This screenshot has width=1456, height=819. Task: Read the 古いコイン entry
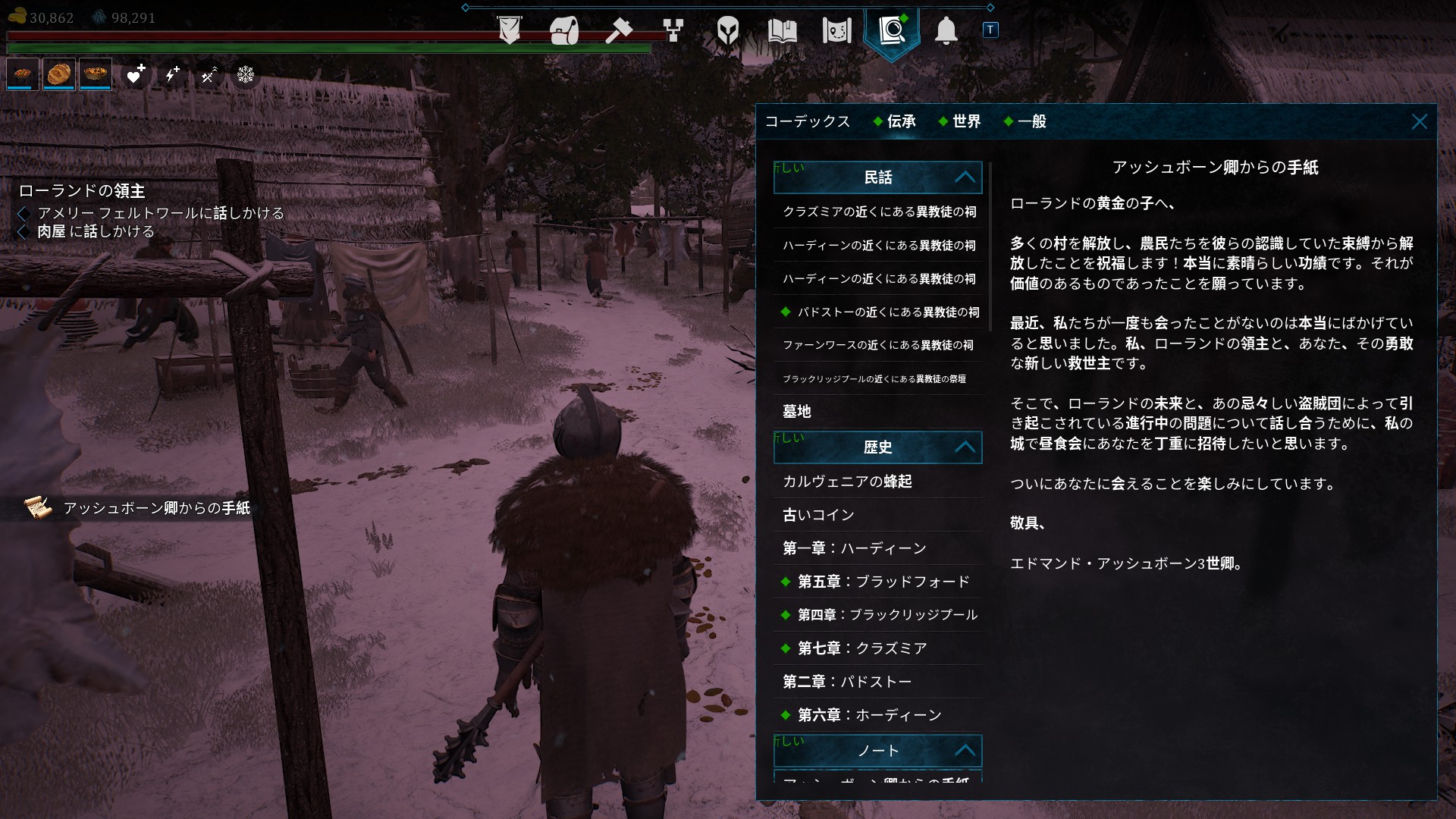[x=818, y=515]
